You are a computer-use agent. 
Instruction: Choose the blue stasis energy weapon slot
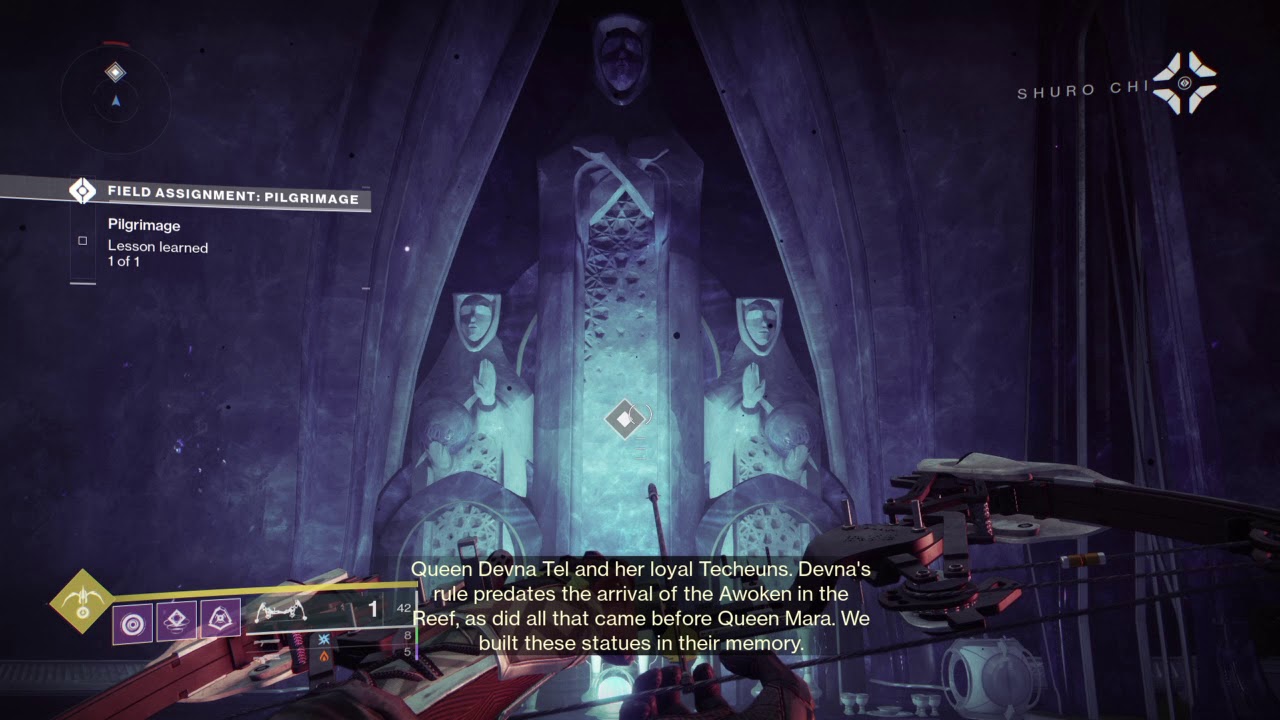(324, 637)
